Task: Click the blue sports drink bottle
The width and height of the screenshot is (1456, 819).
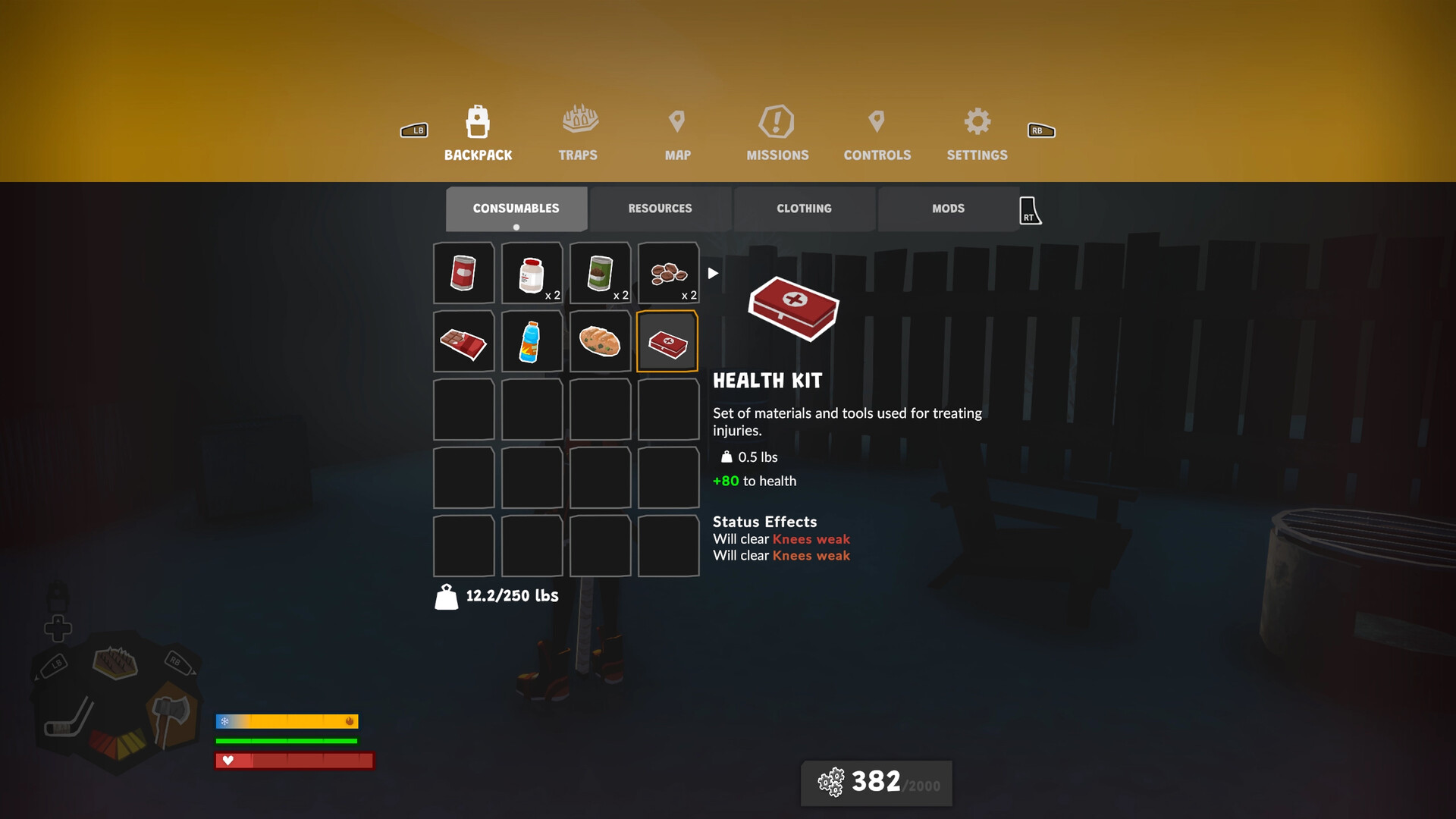Action: click(532, 341)
